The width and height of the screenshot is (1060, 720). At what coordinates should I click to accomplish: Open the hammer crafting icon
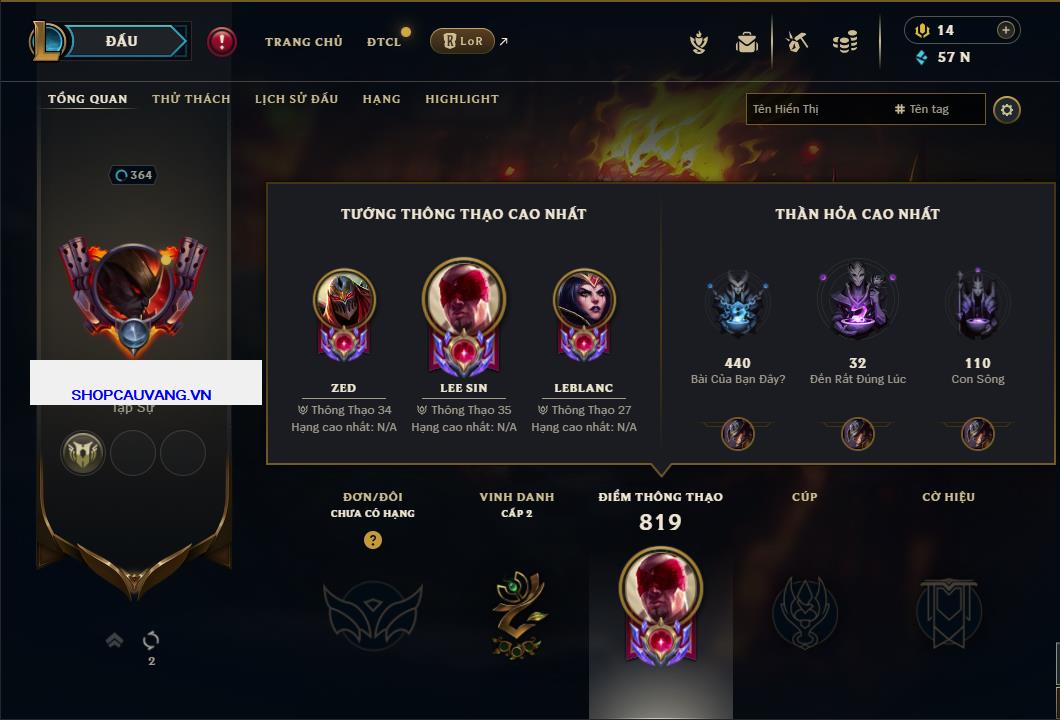(x=797, y=42)
